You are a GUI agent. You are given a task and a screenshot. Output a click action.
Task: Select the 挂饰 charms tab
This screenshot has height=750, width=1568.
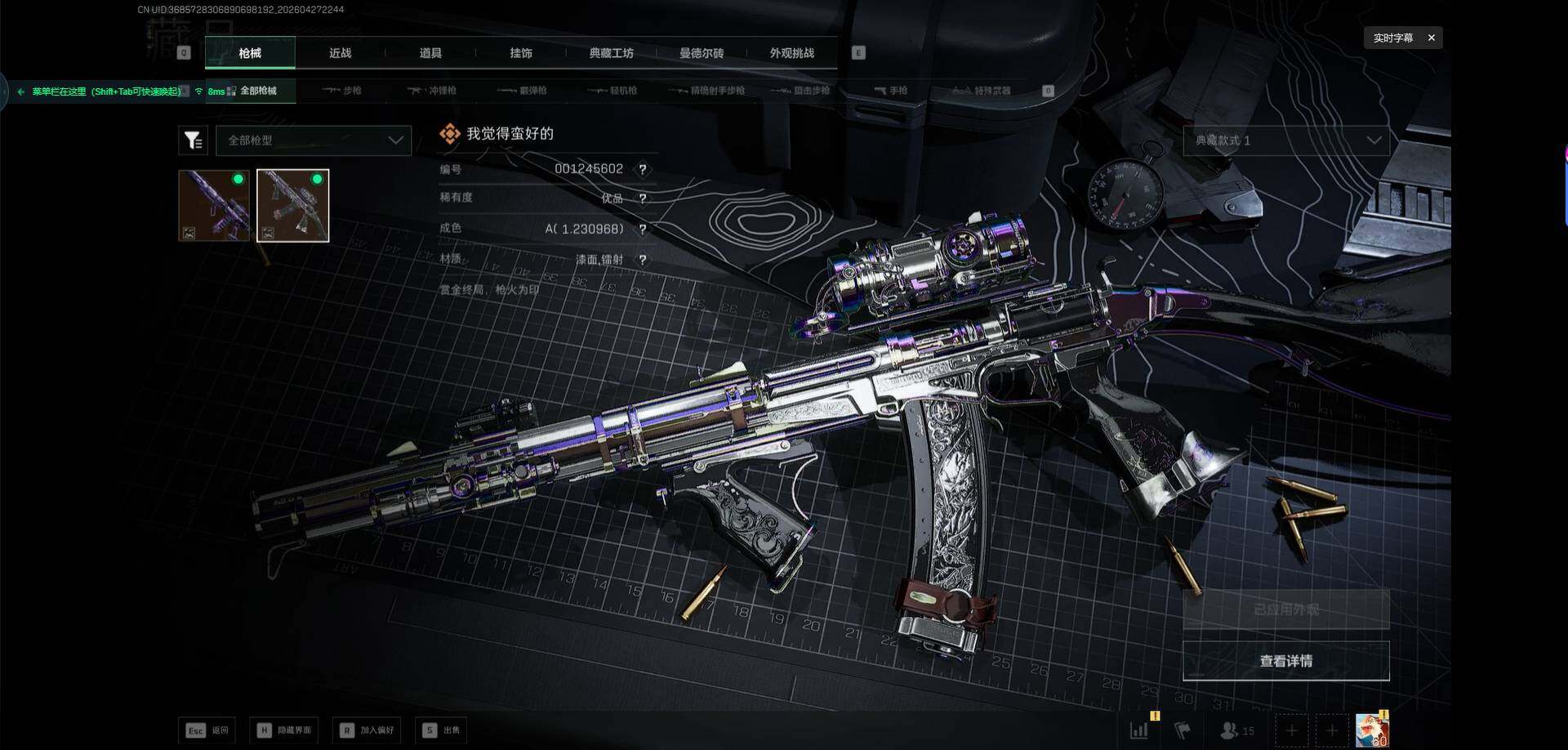(x=521, y=53)
